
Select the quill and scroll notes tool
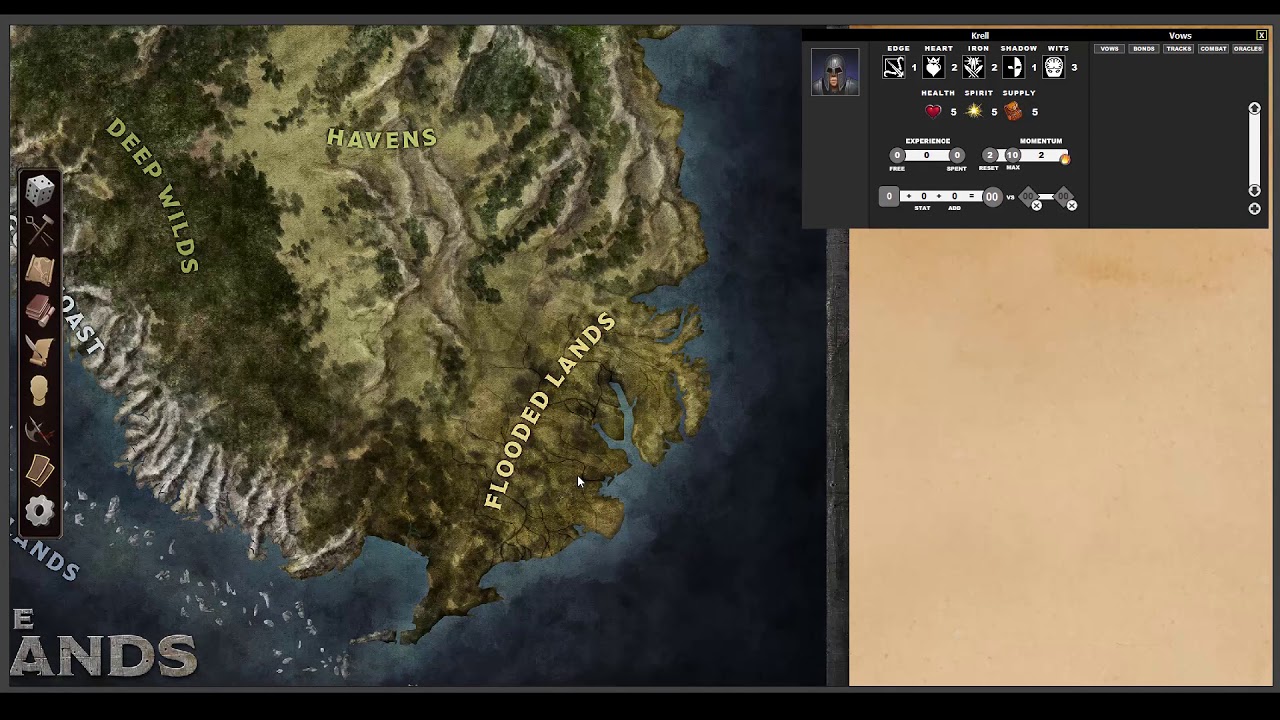(x=38, y=348)
